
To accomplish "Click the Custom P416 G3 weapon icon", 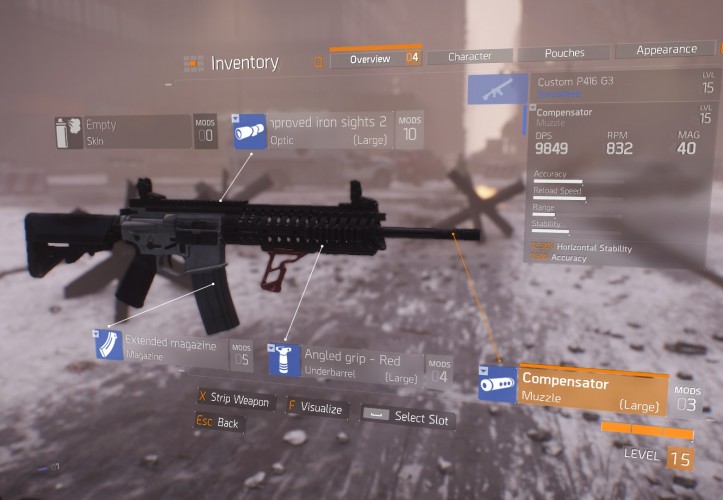I will (497, 90).
